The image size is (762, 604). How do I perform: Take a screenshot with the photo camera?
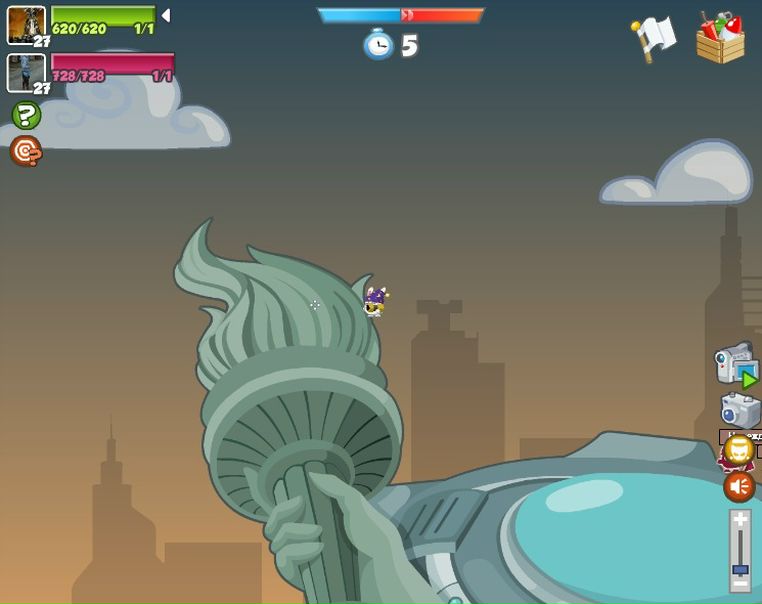pyautogui.click(x=740, y=409)
